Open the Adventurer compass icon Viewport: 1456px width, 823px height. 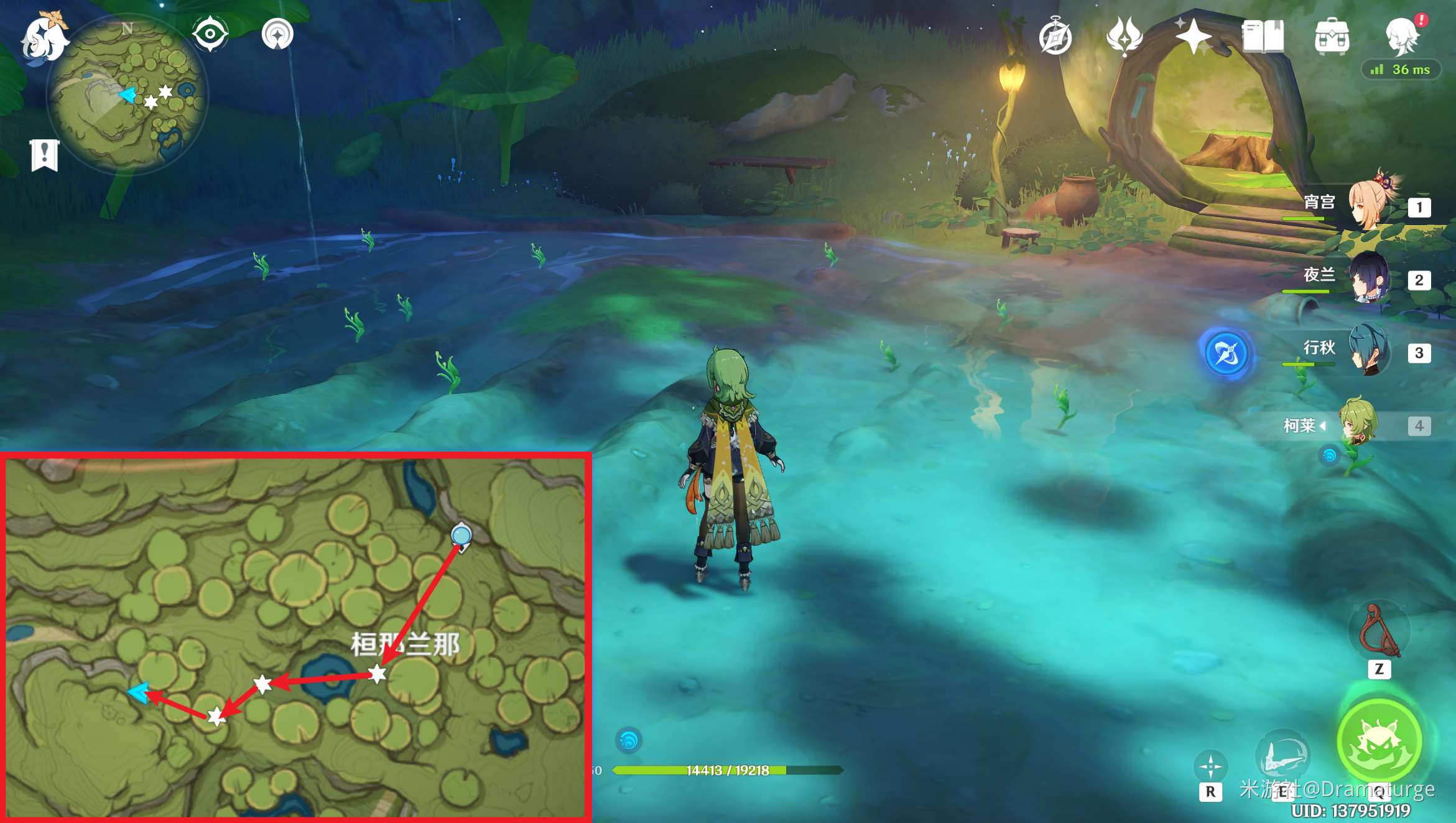click(1055, 37)
